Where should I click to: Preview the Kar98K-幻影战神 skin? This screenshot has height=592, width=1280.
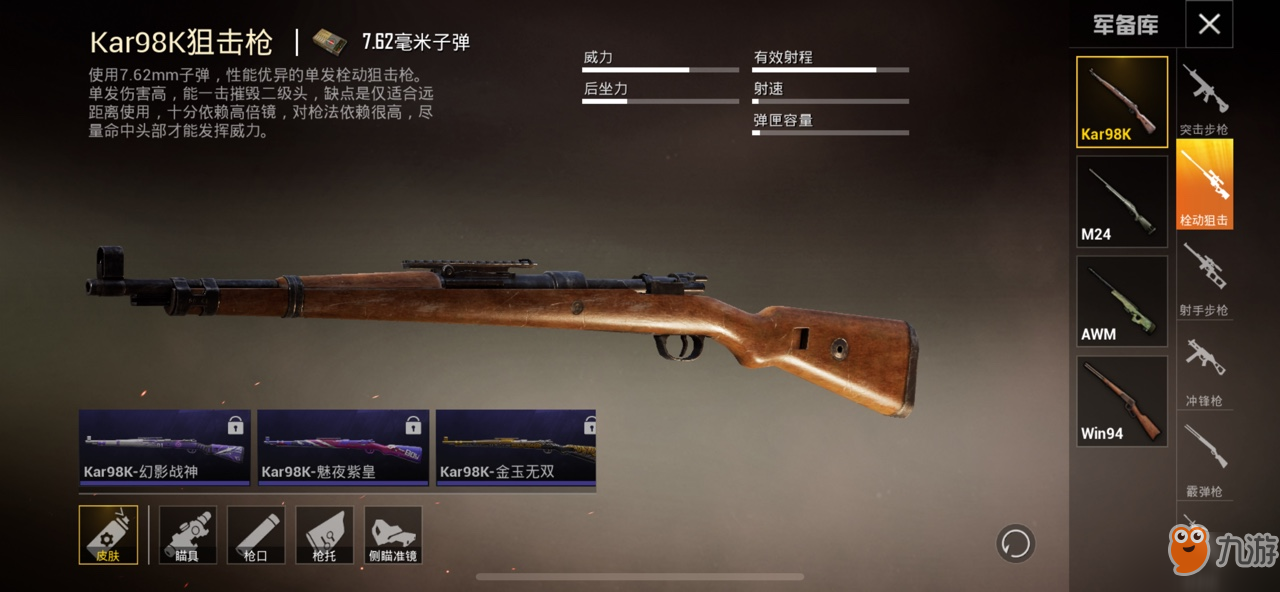[165, 447]
